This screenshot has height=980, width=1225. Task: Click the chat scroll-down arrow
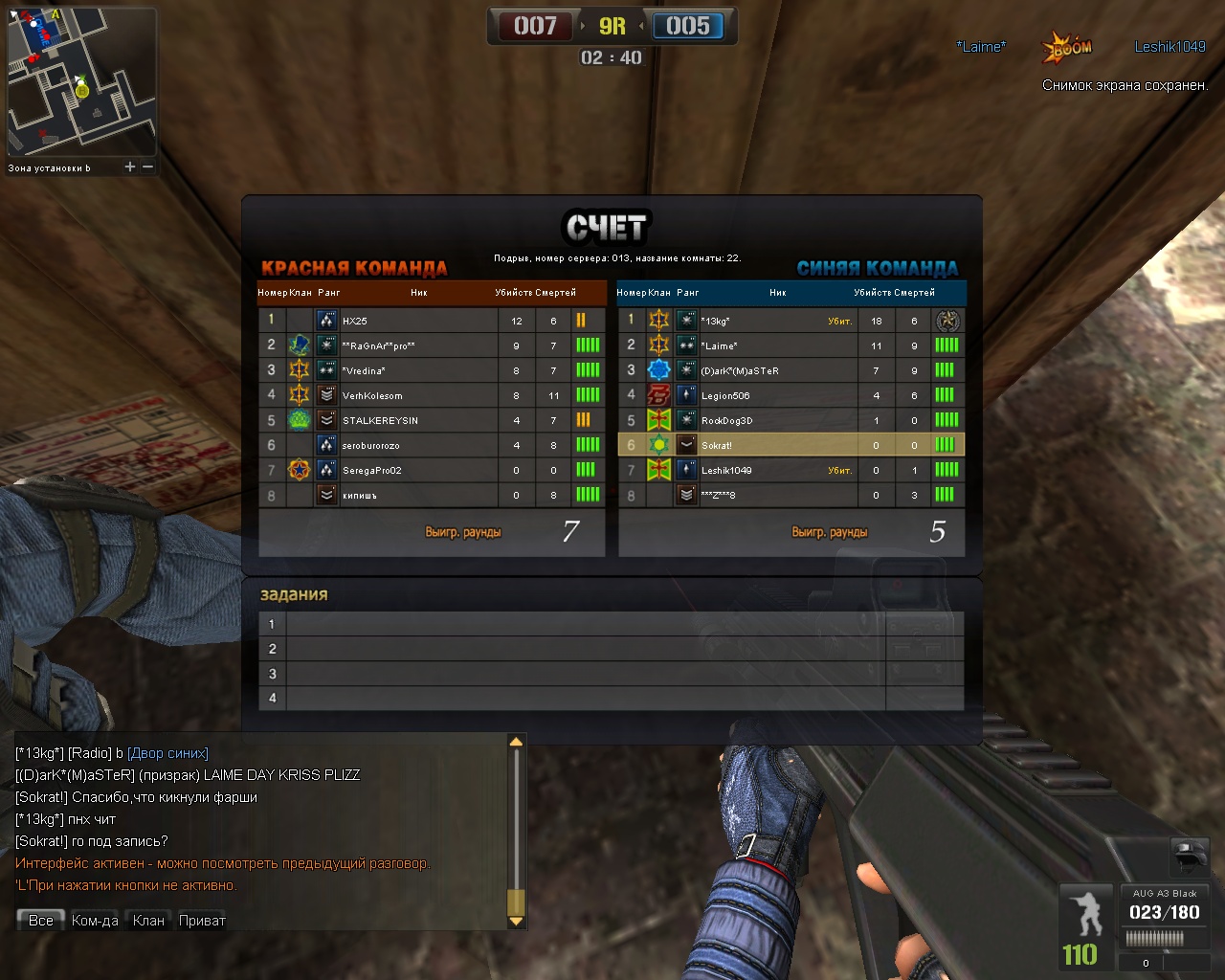(x=516, y=922)
